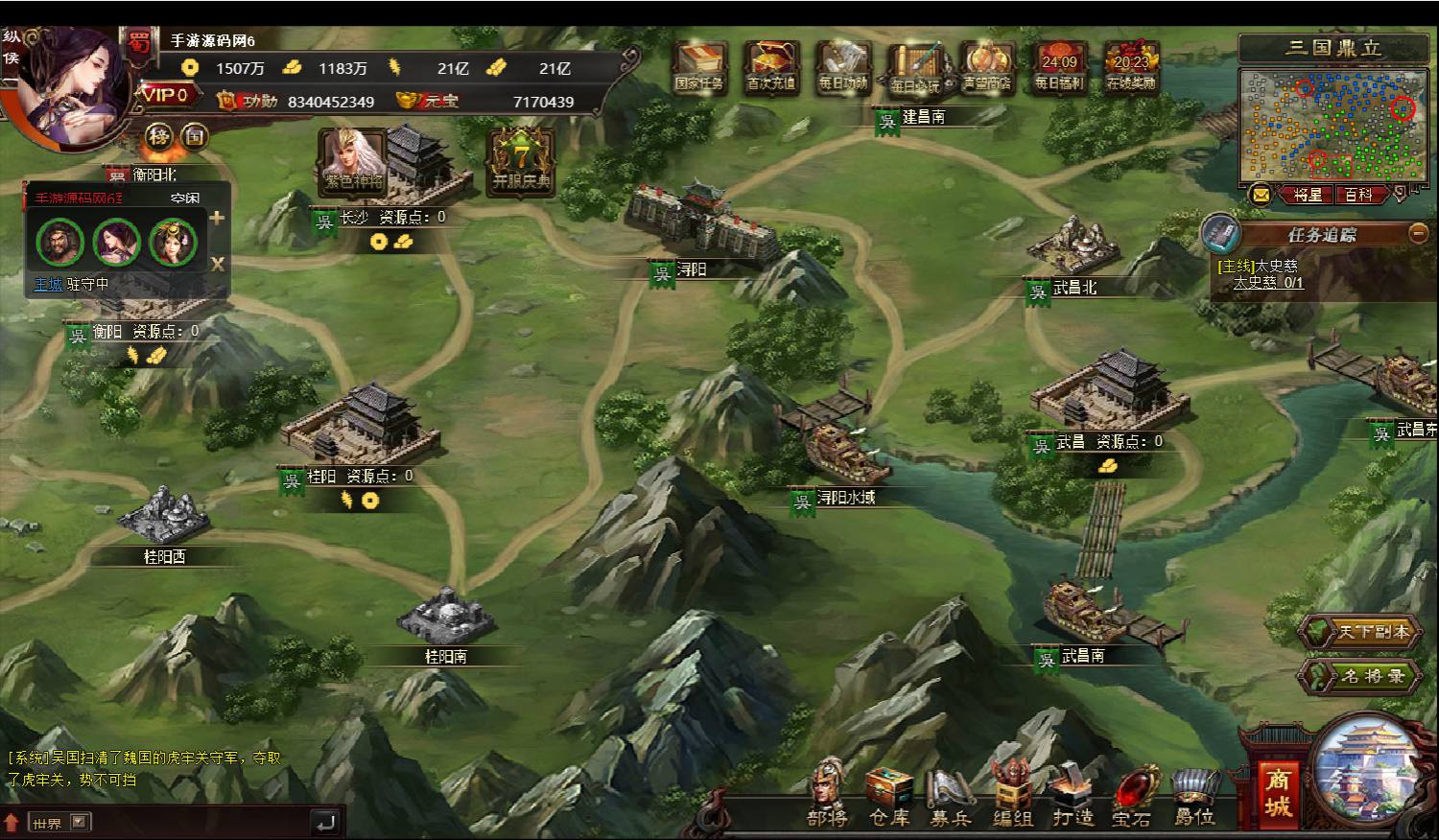
Task: Claim the 每日福利 daily welfare
Action: coord(1059,67)
